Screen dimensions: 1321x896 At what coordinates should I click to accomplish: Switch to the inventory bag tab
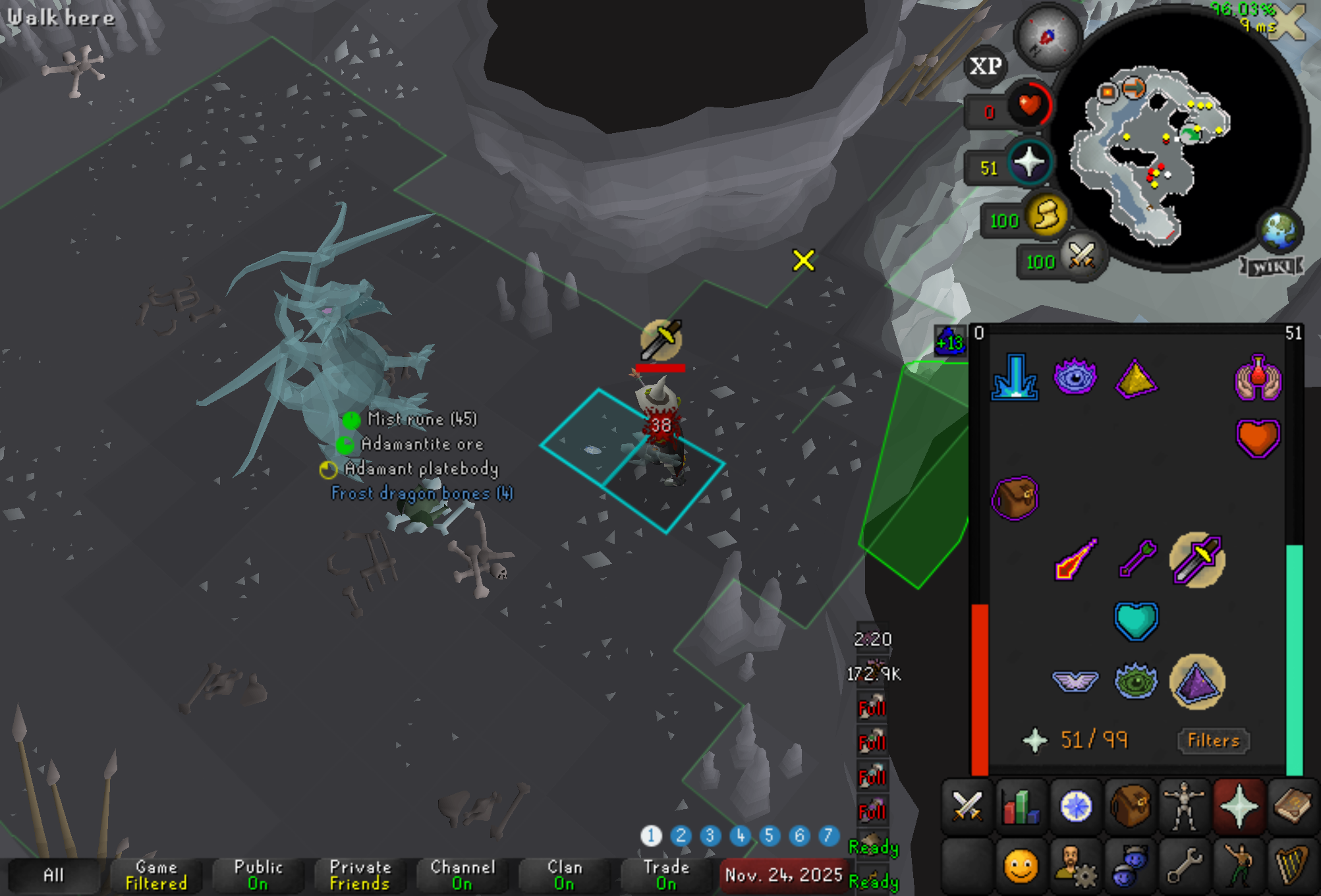pyautogui.click(x=1130, y=806)
